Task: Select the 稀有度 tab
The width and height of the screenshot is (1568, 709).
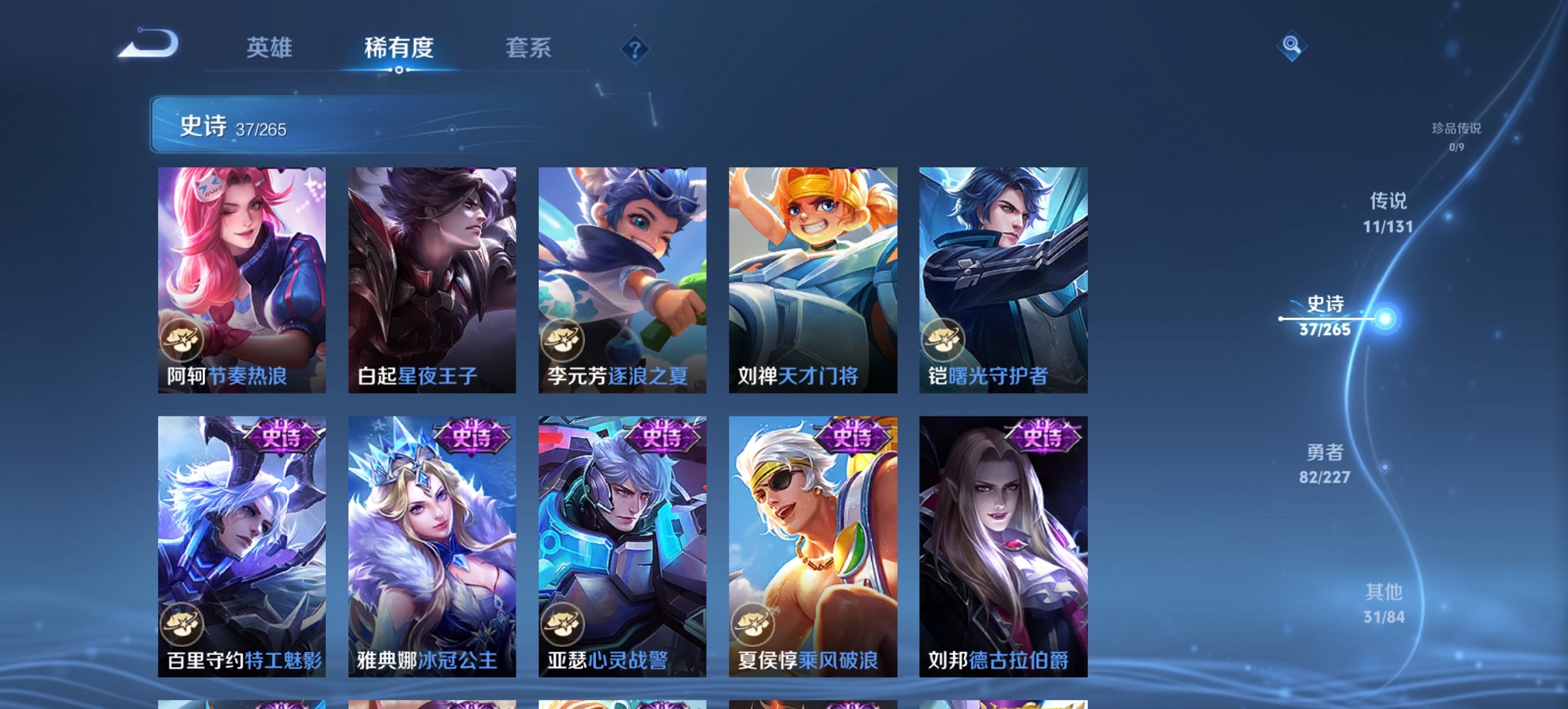Action: pyautogui.click(x=400, y=48)
